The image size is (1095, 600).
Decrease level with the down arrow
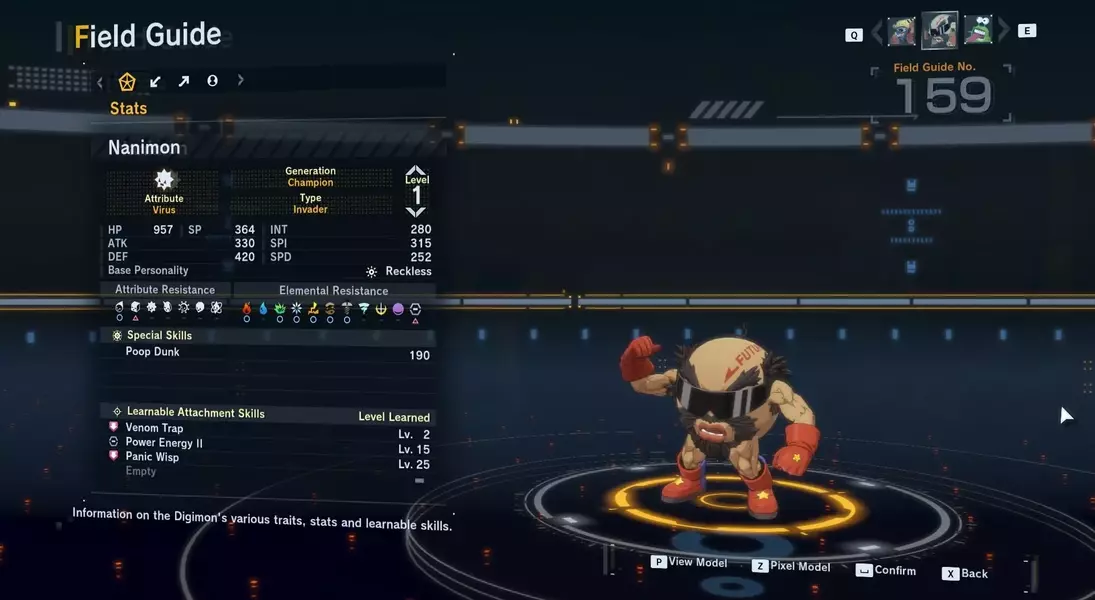coord(416,211)
